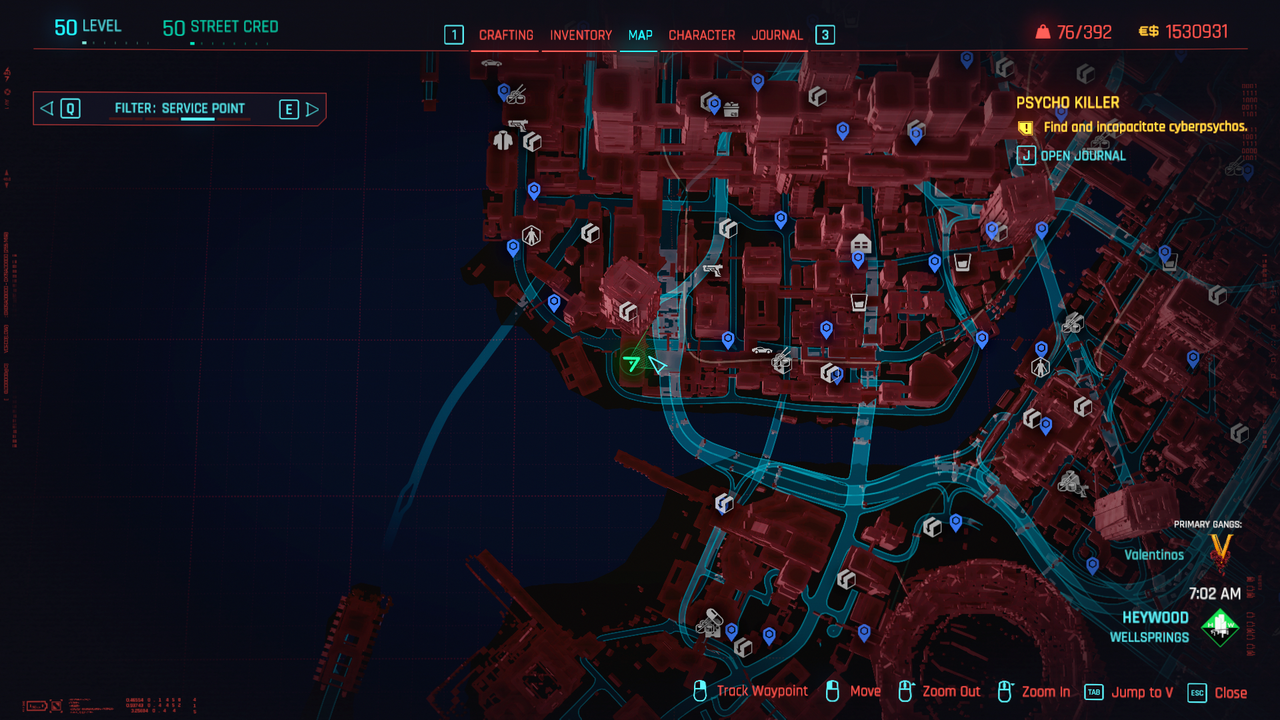Image resolution: width=1280 pixels, height=720 pixels.
Task: Select the Psycho Killer tracked quest
Action: point(1067,102)
